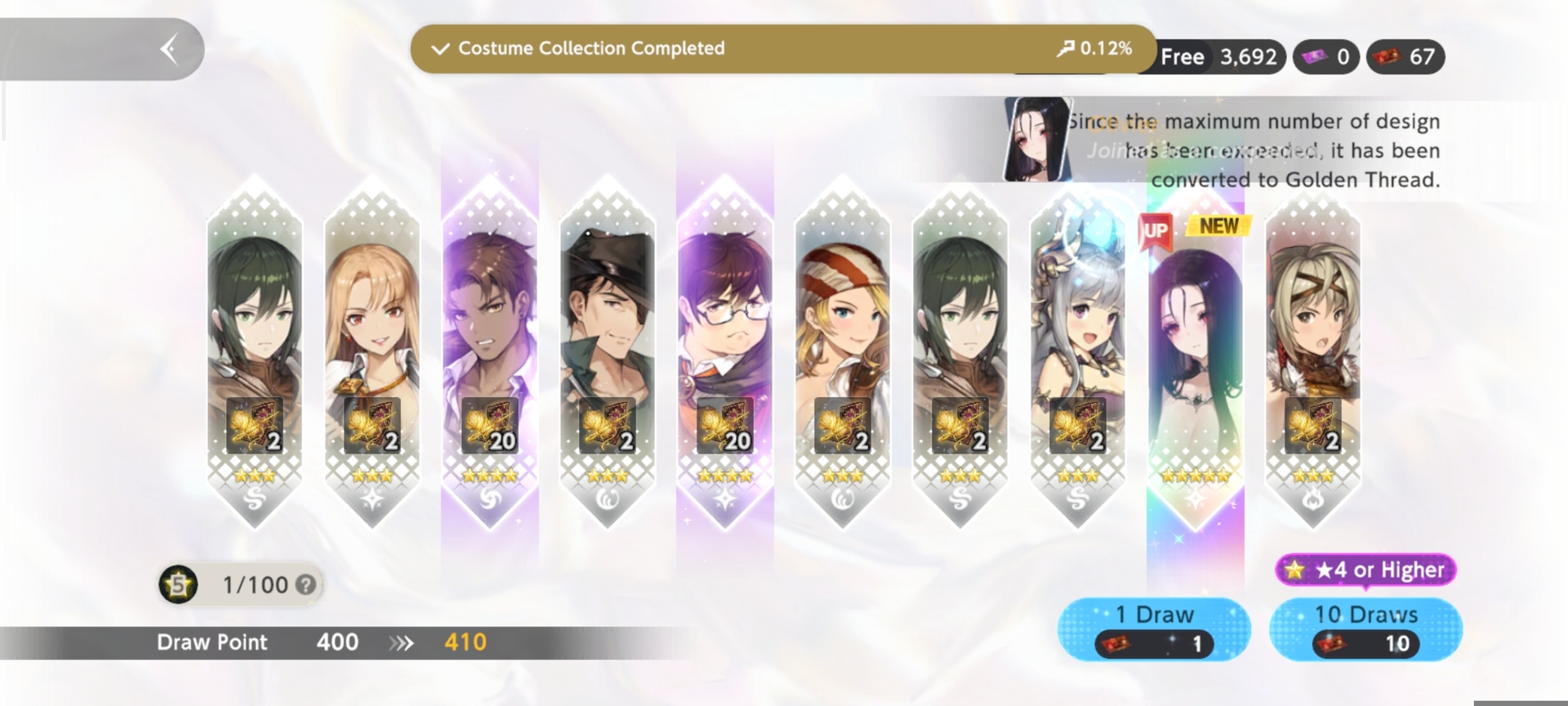This screenshot has height=706, width=1568.
Task: Choose the black-hat man three-star card
Action: tap(607, 351)
